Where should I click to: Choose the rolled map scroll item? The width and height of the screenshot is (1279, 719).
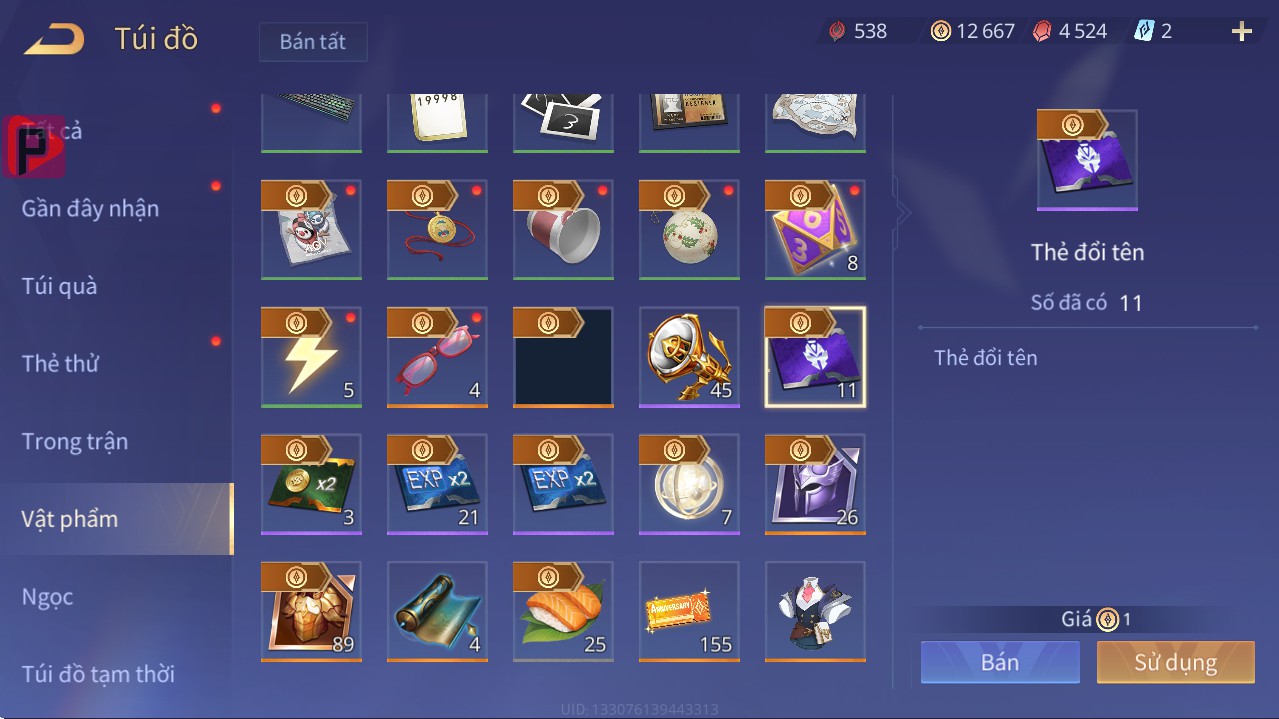click(x=437, y=611)
